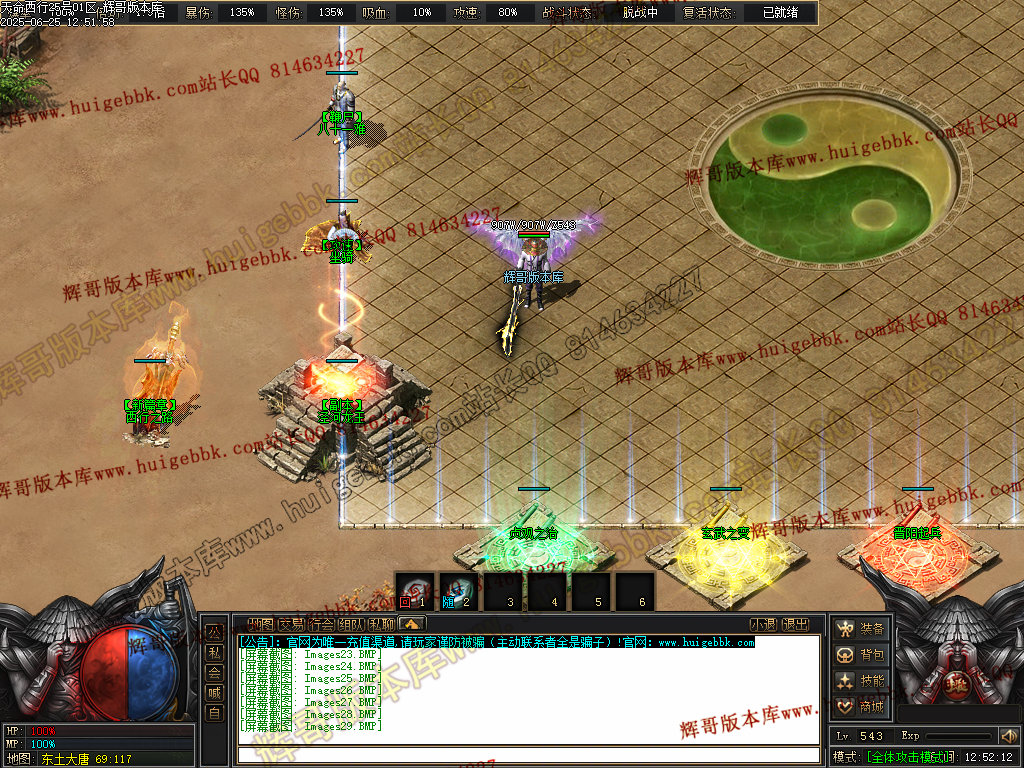Focus the chat text input box
Image resolution: width=1024 pixels, height=768 pixels.
click(528, 755)
